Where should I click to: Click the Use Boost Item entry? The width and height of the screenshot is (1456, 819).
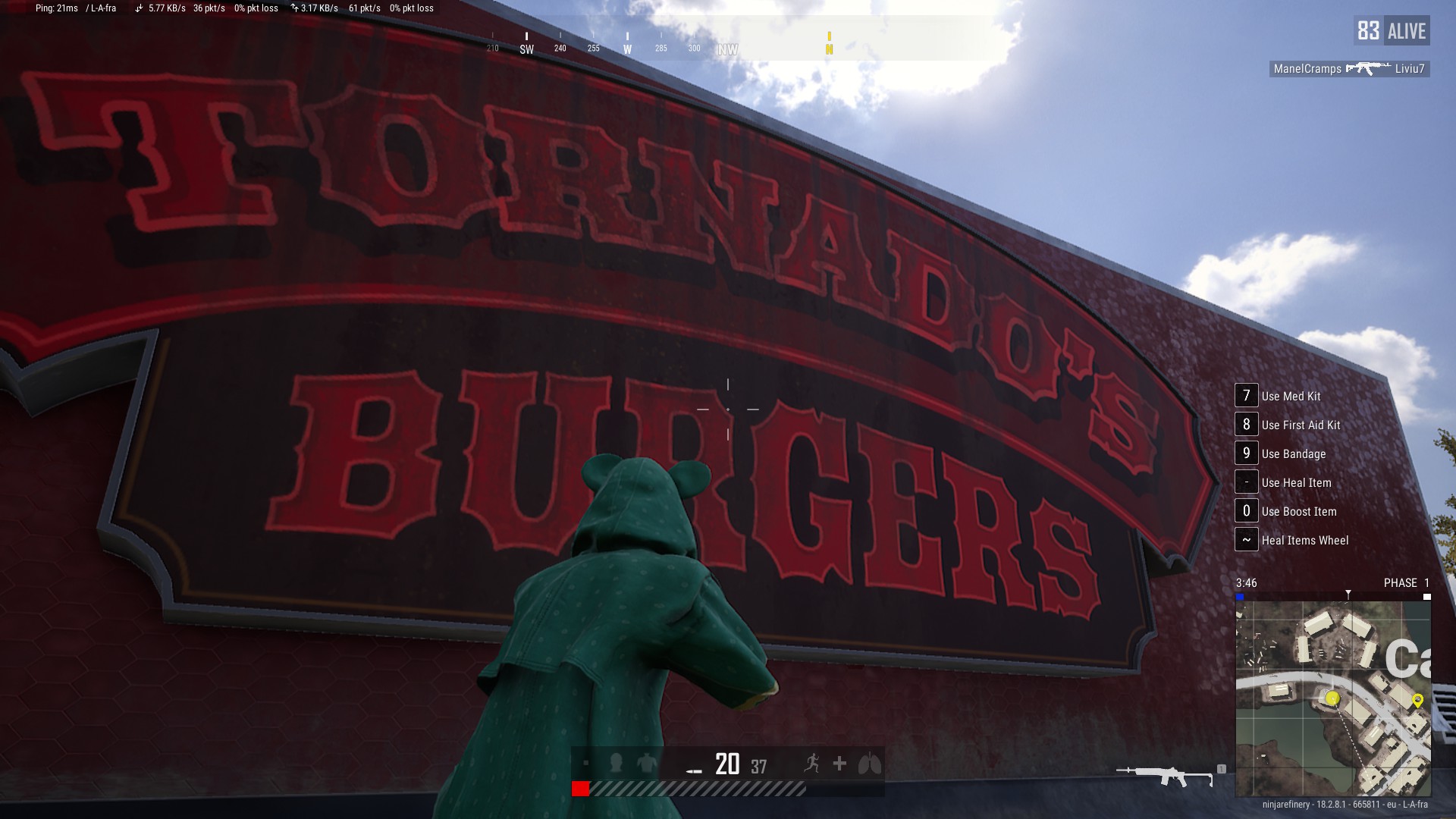[x=1297, y=511]
